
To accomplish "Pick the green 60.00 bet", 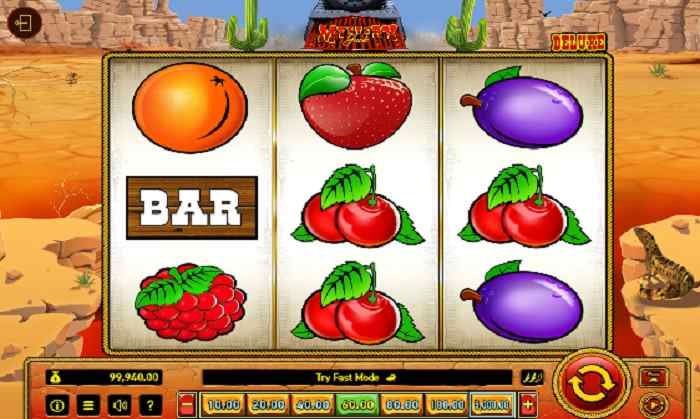I will [357, 405].
